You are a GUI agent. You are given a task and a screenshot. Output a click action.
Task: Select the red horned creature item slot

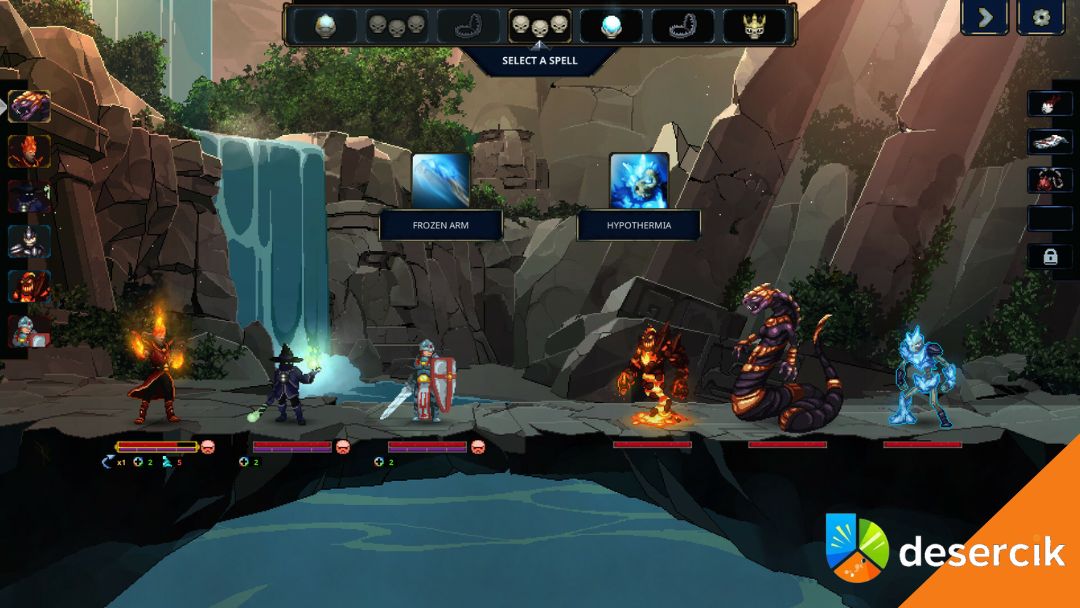pyautogui.click(x=1050, y=180)
